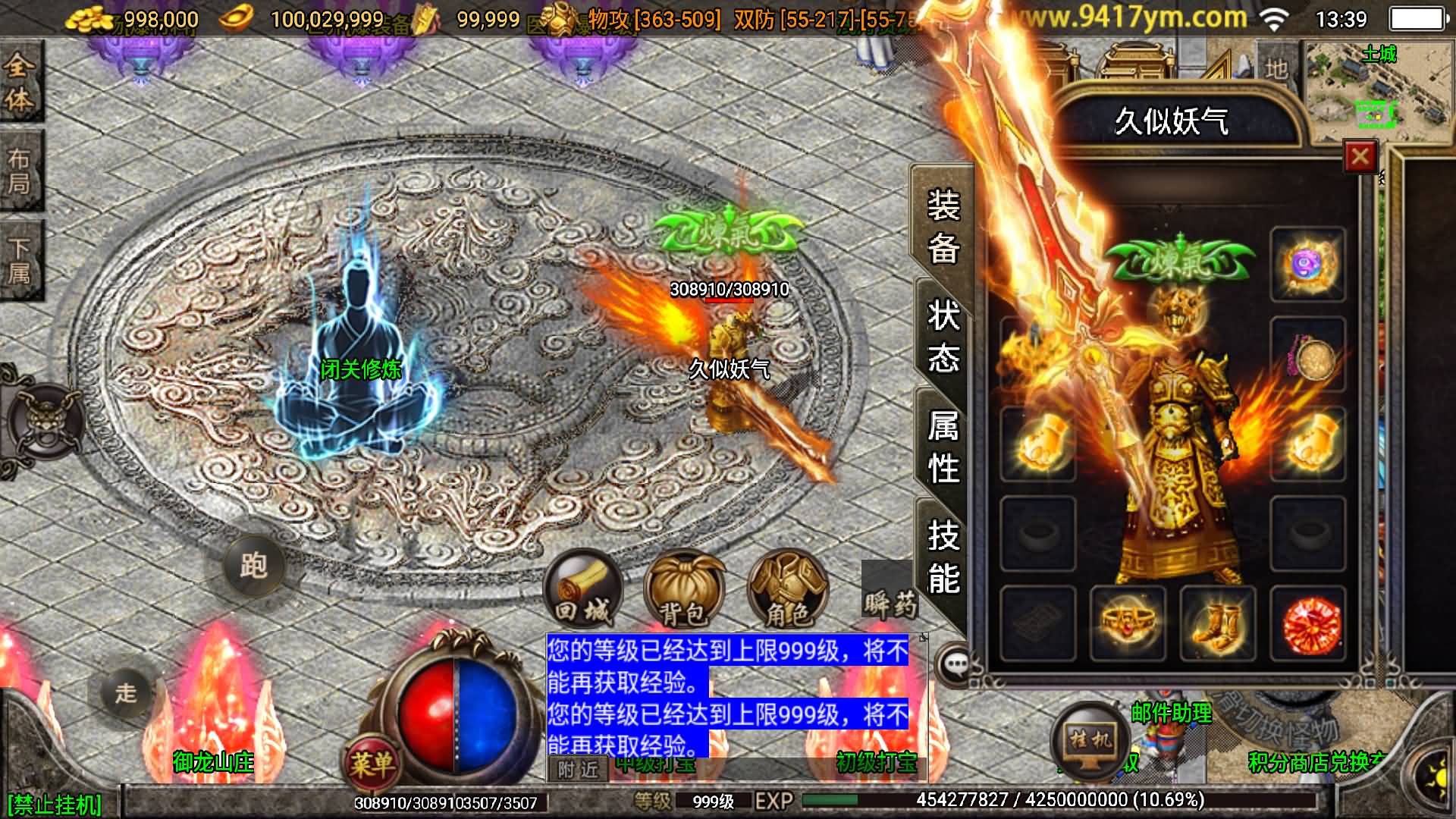
Task: Open the 下属 subordinates button
Action: click(20, 260)
